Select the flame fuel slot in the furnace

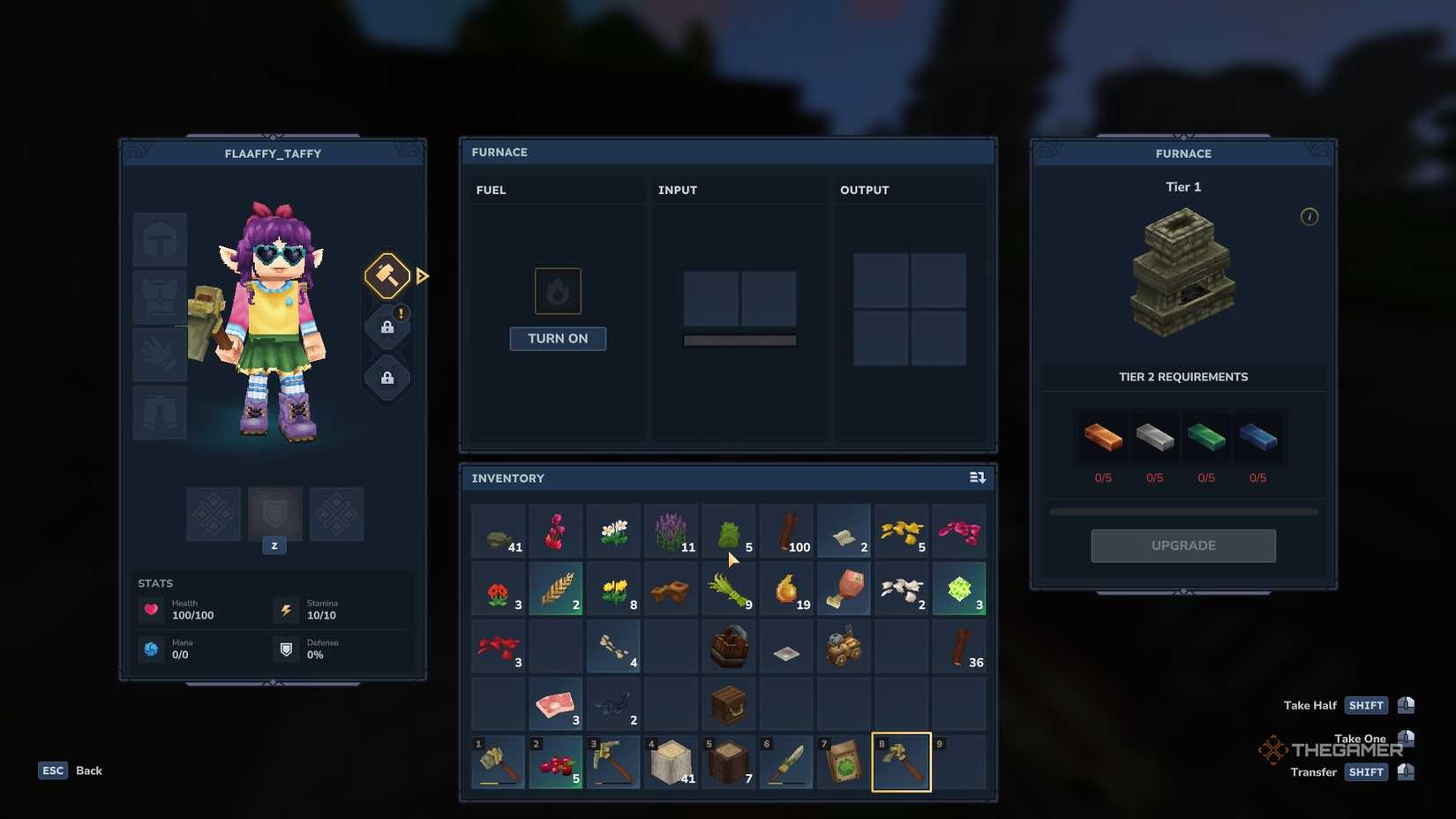click(x=558, y=290)
